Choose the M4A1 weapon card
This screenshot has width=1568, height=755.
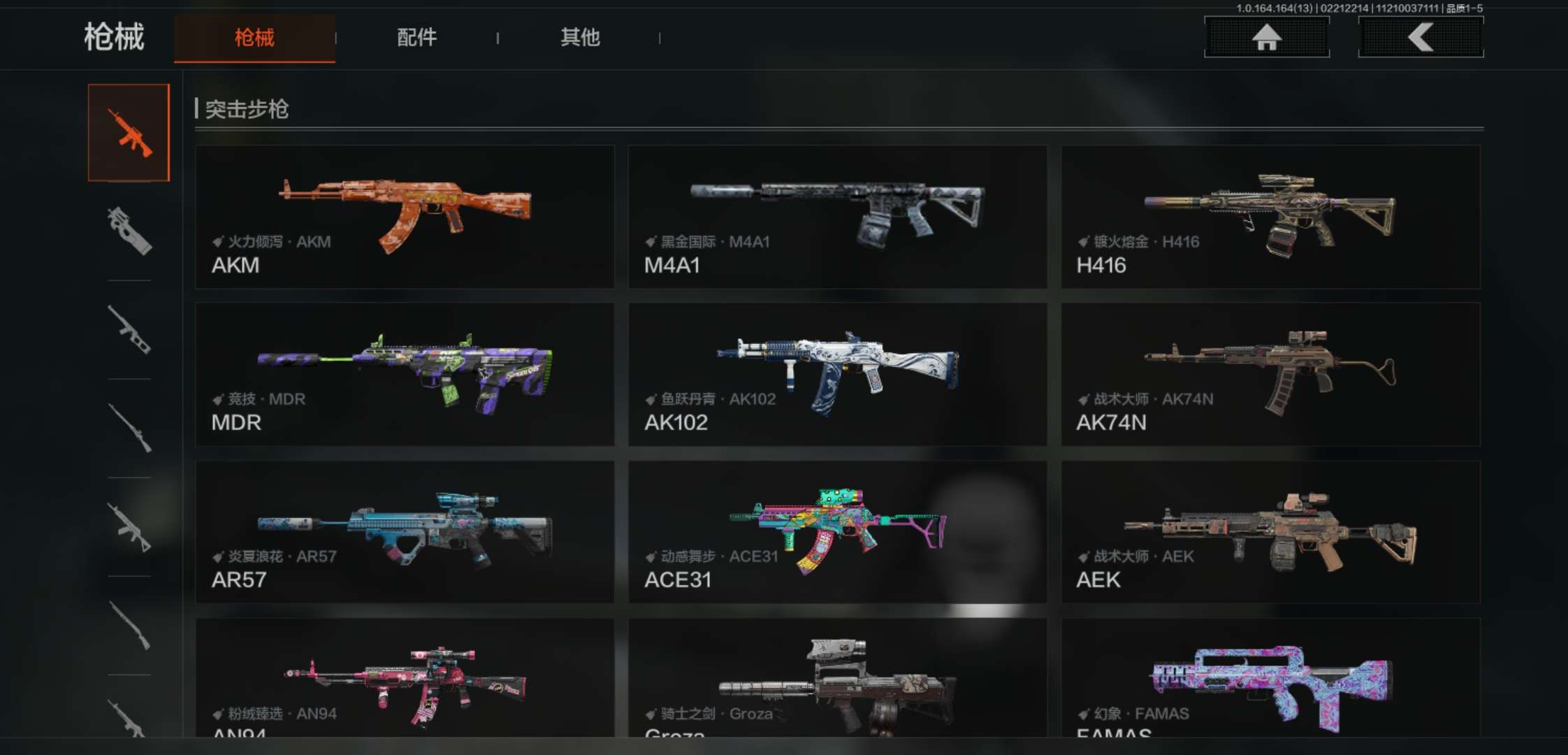(x=837, y=217)
